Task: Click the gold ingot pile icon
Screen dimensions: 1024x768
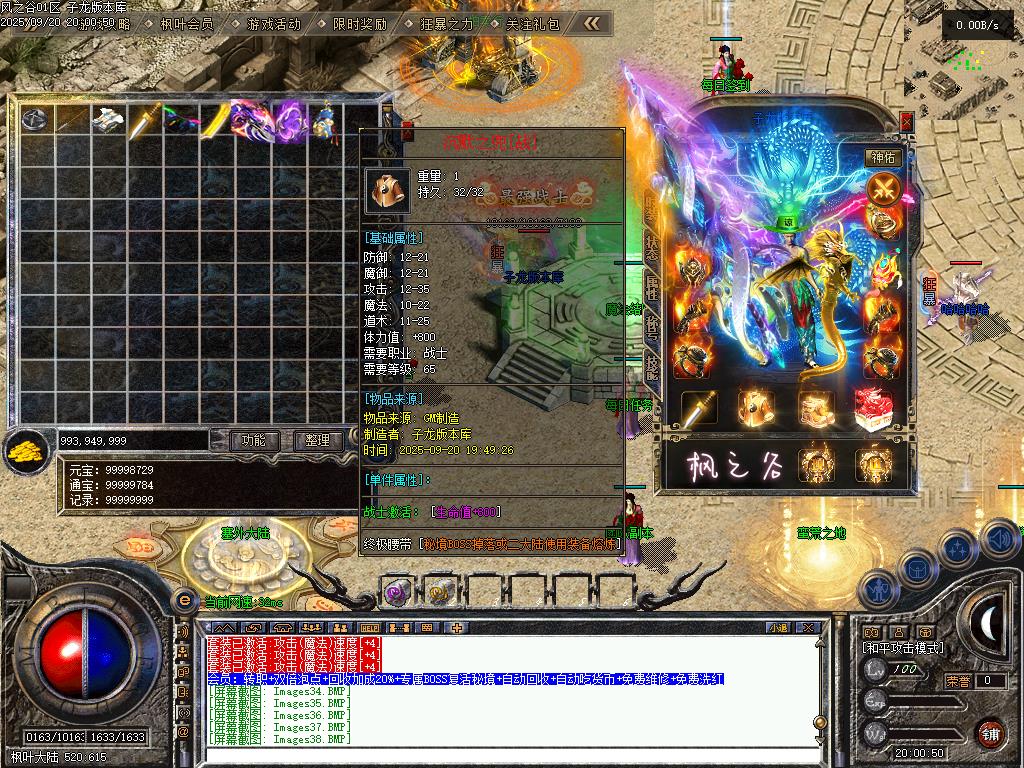Action: pyautogui.click(x=27, y=453)
